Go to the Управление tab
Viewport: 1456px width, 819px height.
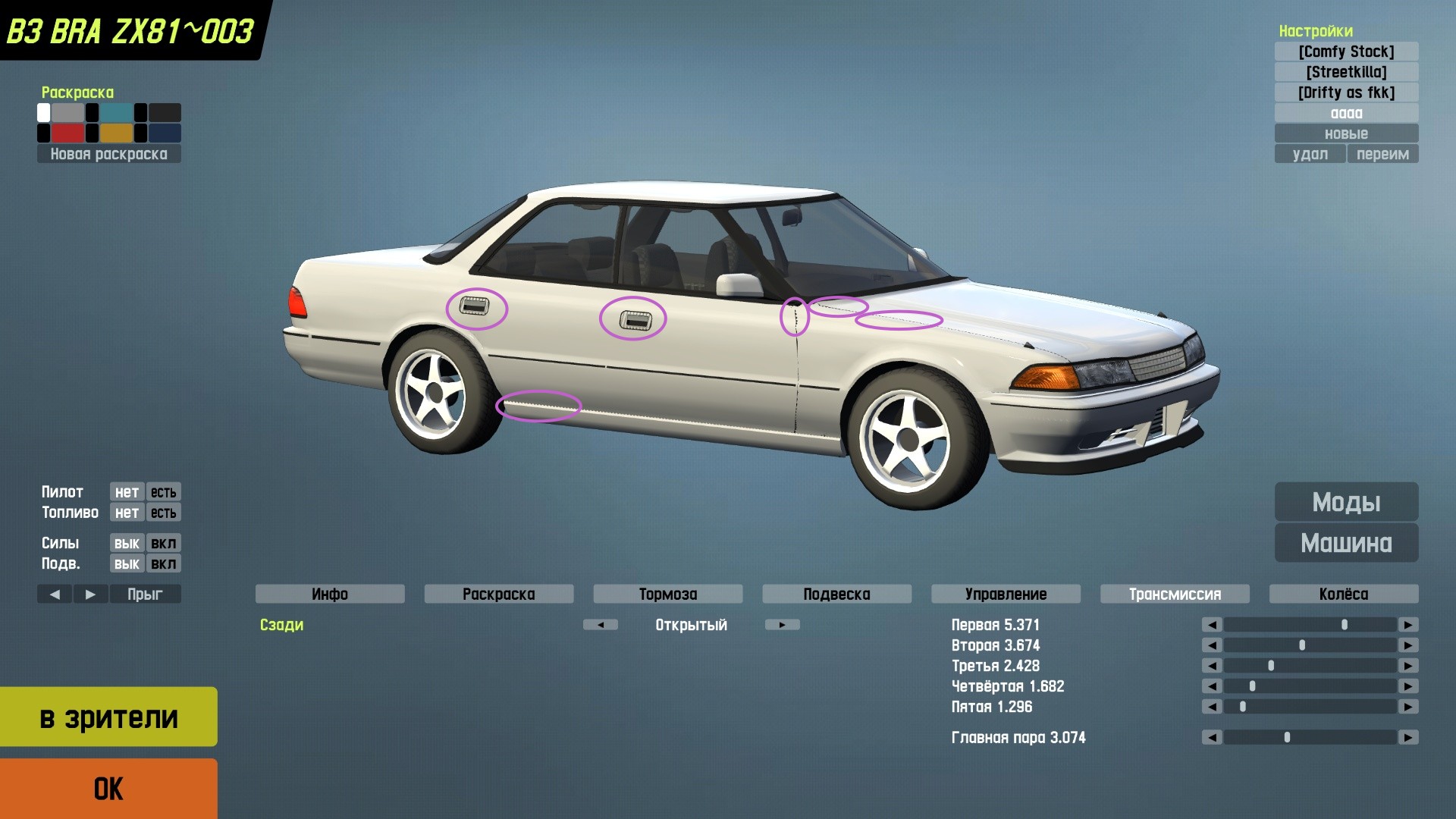(1006, 594)
